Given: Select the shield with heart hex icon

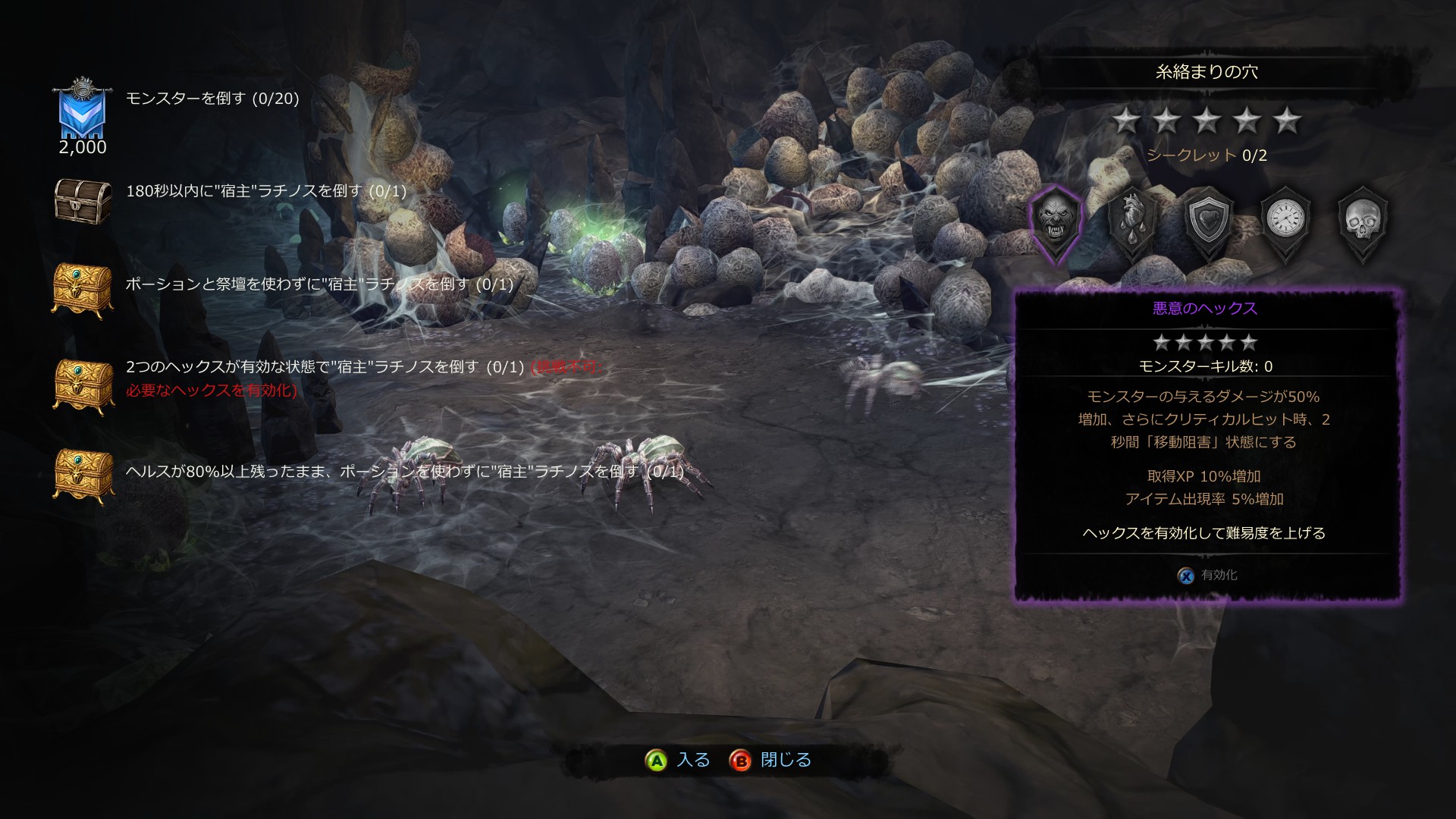Looking at the screenshot, I should point(1209,221).
